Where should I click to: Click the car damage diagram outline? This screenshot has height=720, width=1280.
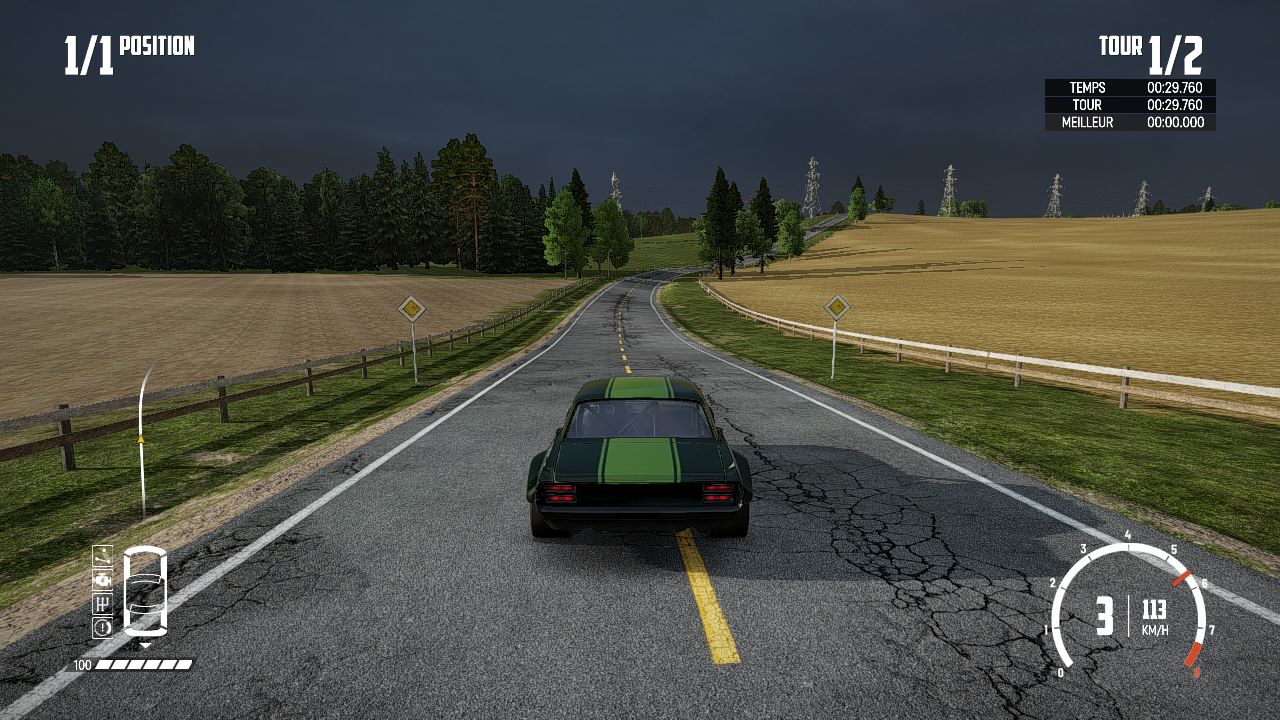point(145,592)
